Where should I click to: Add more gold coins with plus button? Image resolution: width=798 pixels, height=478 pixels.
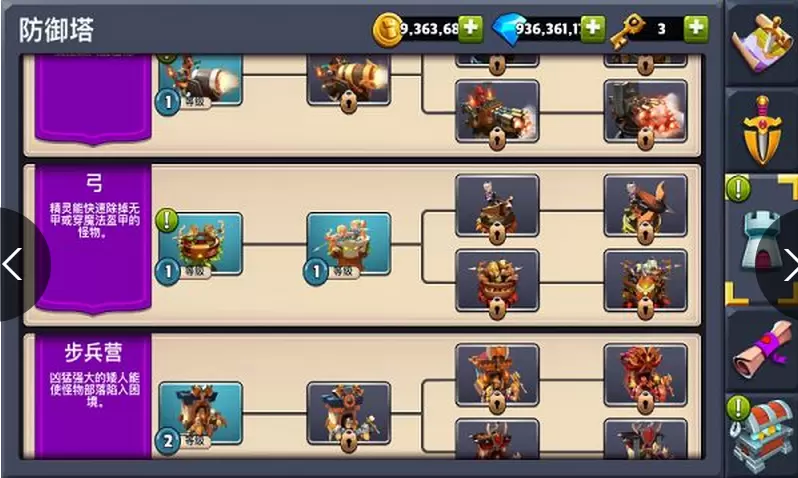tap(471, 28)
